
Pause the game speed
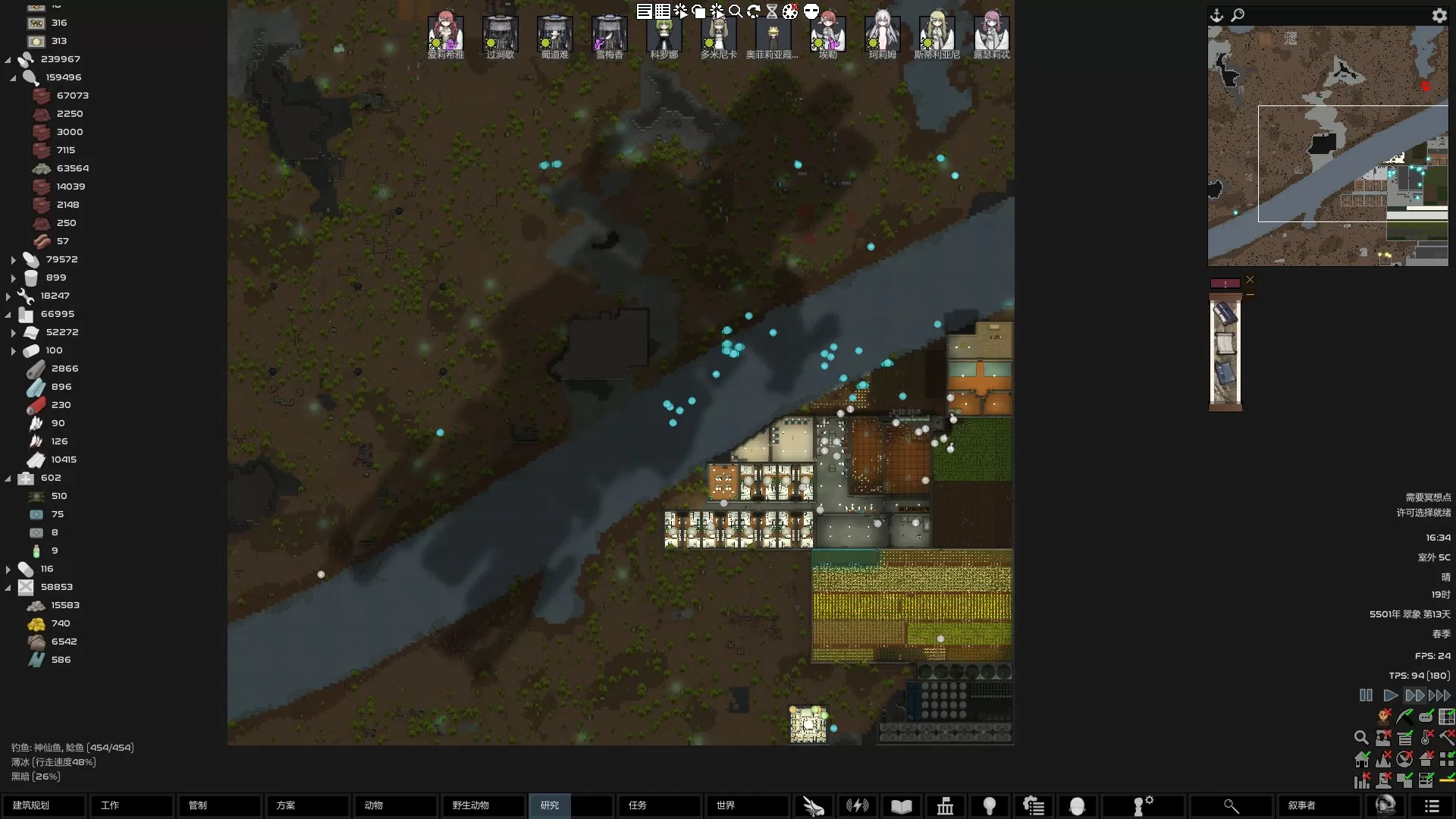point(1366,695)
